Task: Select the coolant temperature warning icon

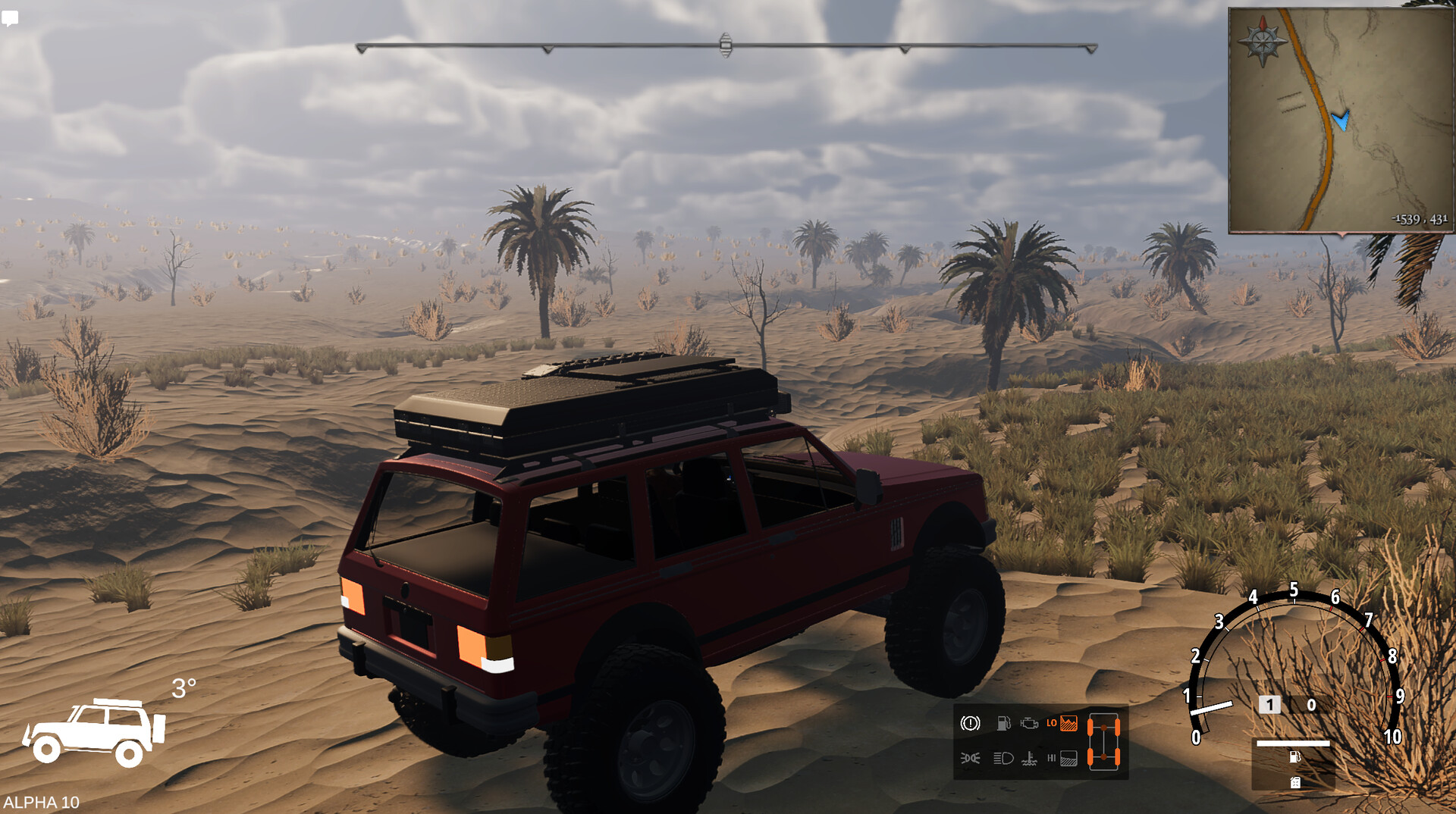Action: [1030, 759]
